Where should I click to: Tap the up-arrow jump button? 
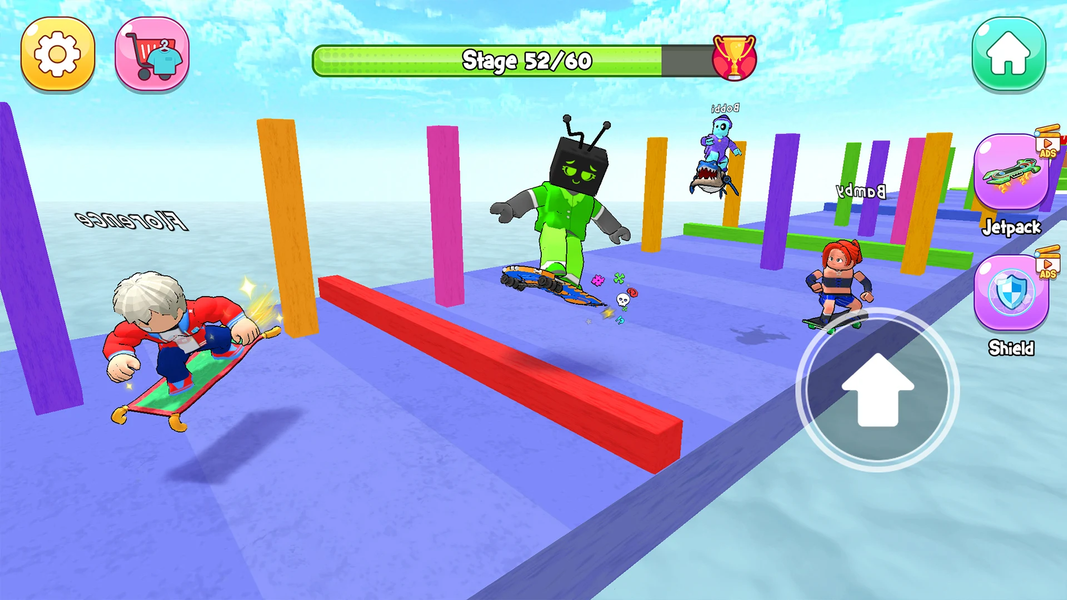point(877,392)
